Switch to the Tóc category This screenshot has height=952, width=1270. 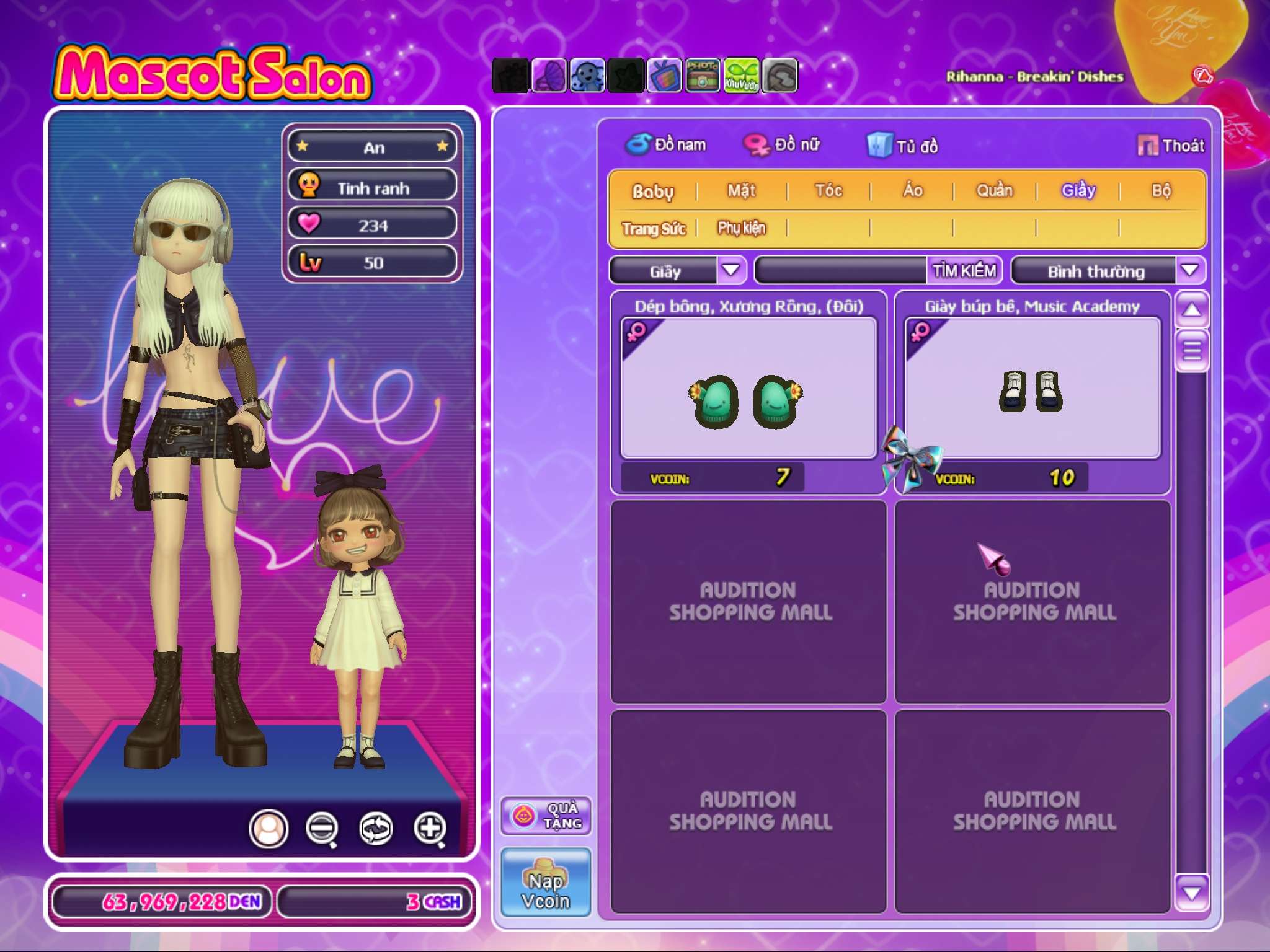pos(828,190)
